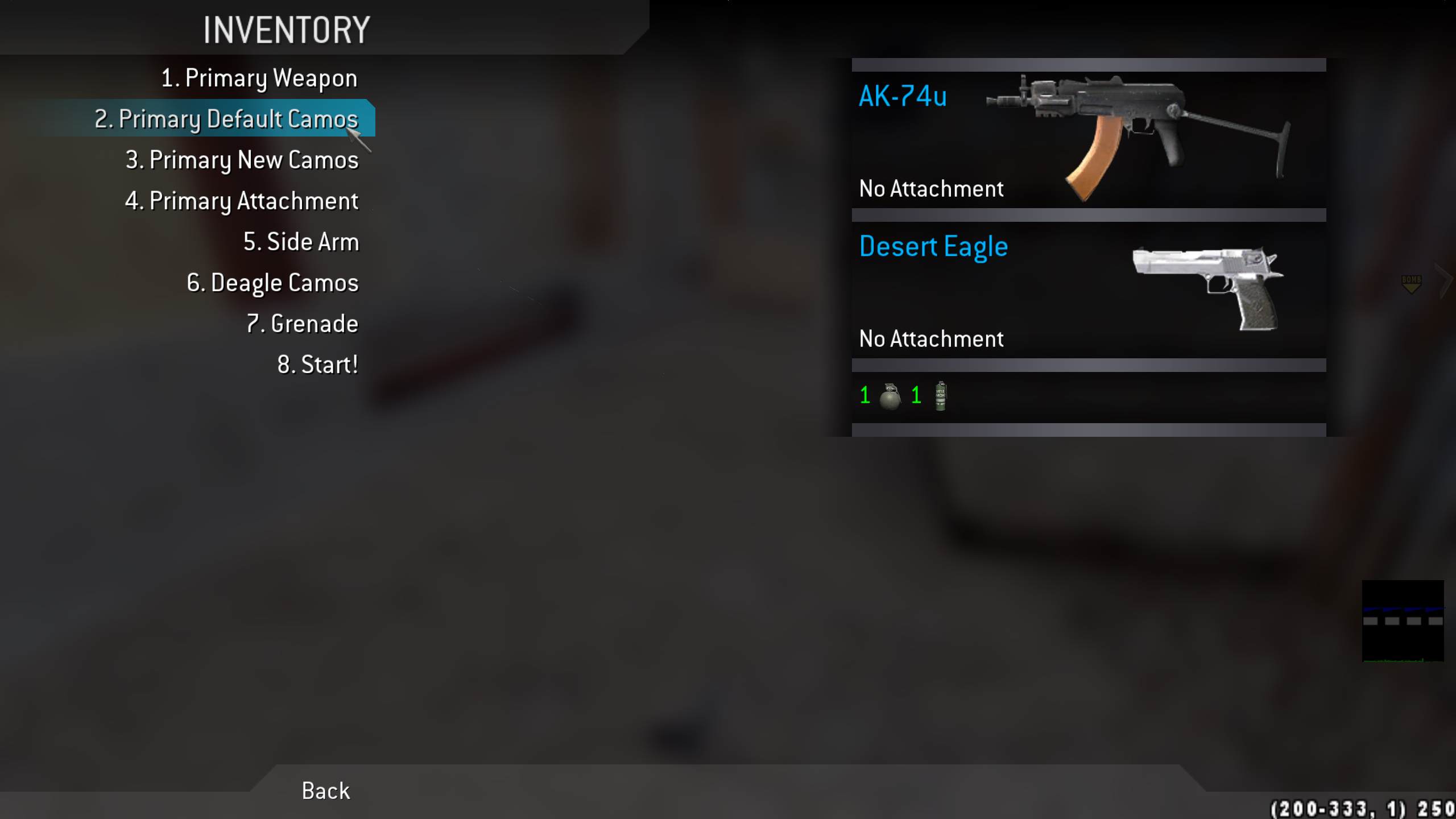Click Start! to begin
This screenshot has height=819, width=1456.
click(318, 365)
